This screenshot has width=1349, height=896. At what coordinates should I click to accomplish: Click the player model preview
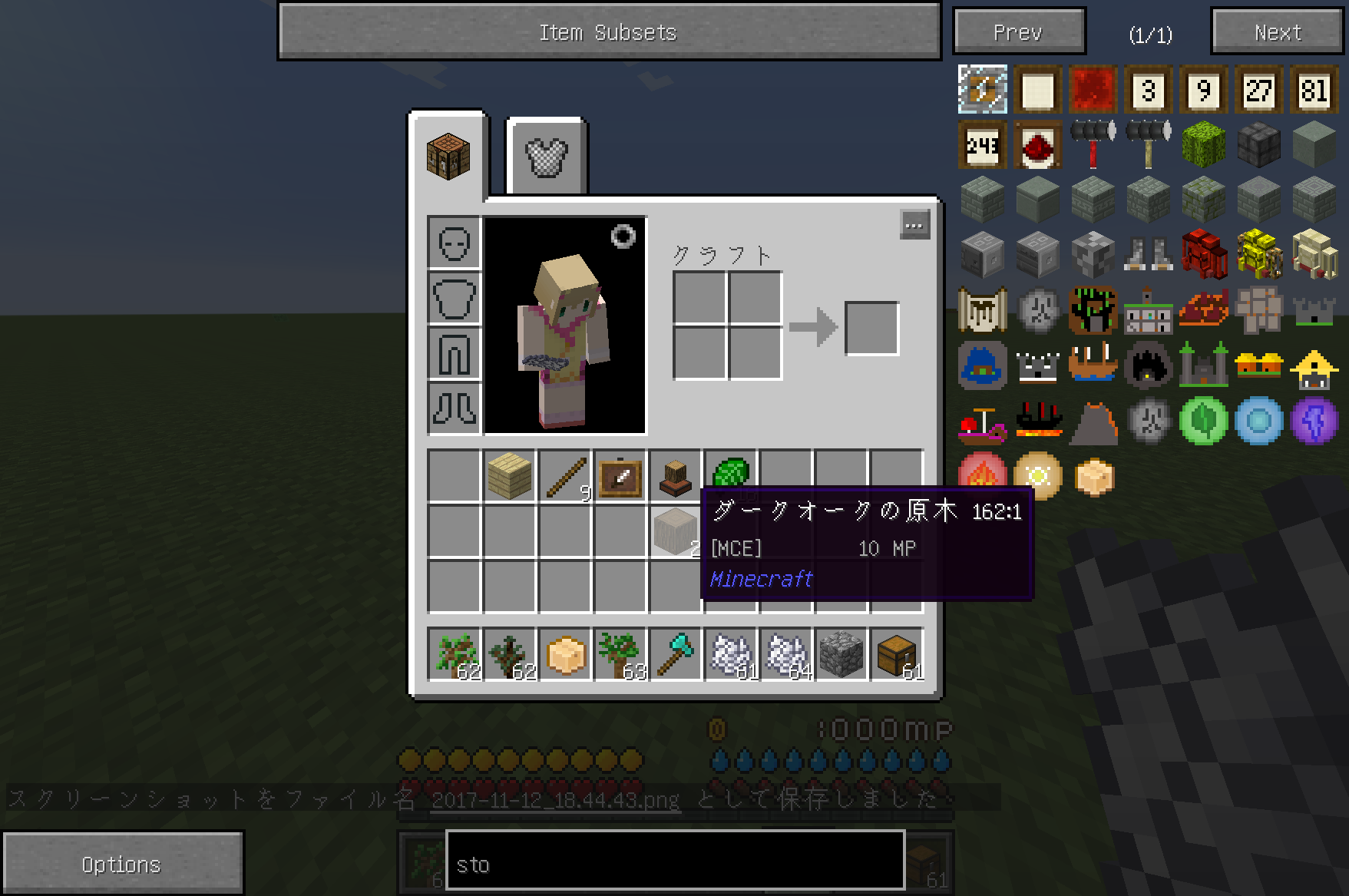coord(566,326)
